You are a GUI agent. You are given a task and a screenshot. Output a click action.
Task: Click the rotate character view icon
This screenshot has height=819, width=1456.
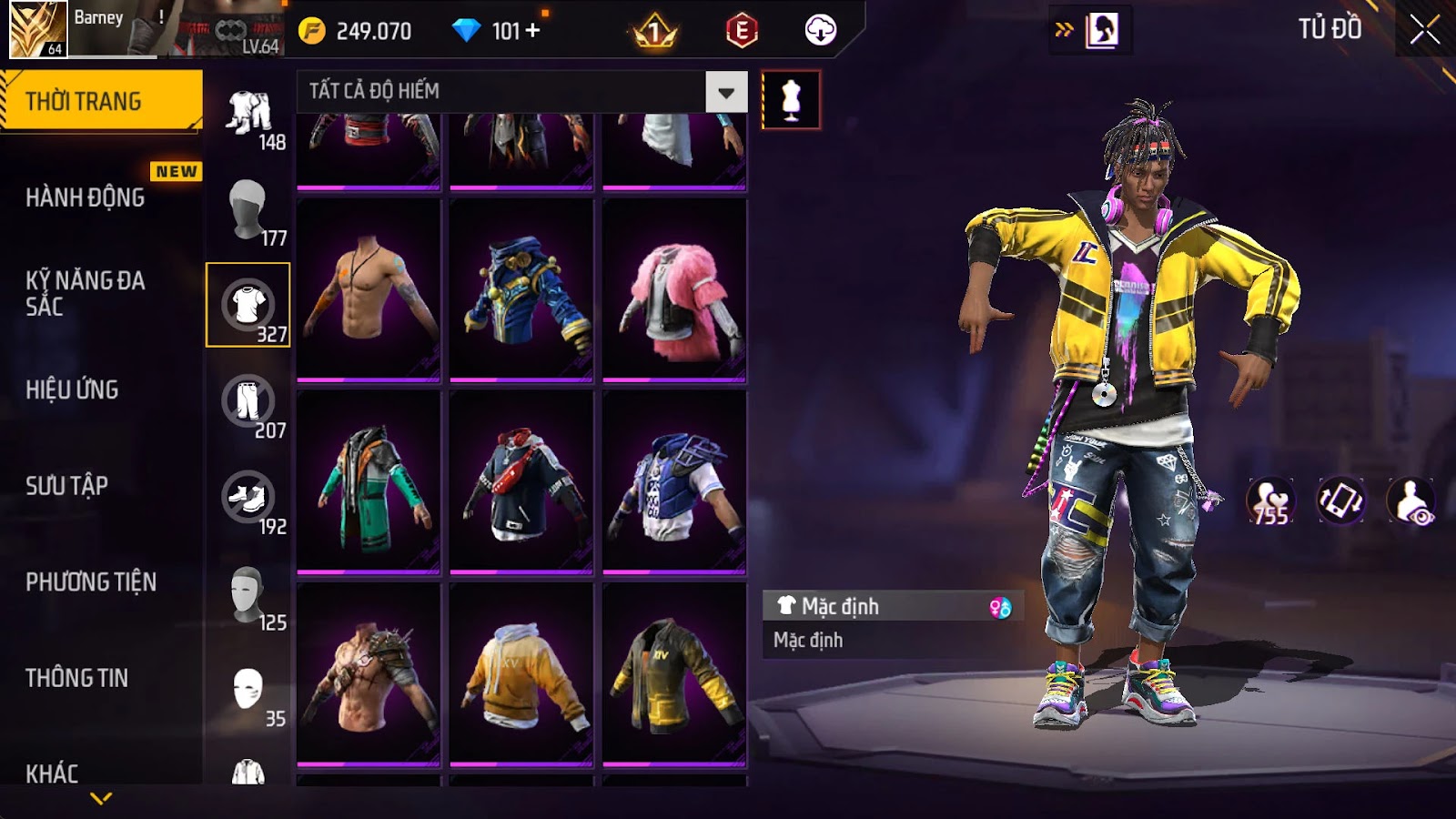tap(1340, 500)
